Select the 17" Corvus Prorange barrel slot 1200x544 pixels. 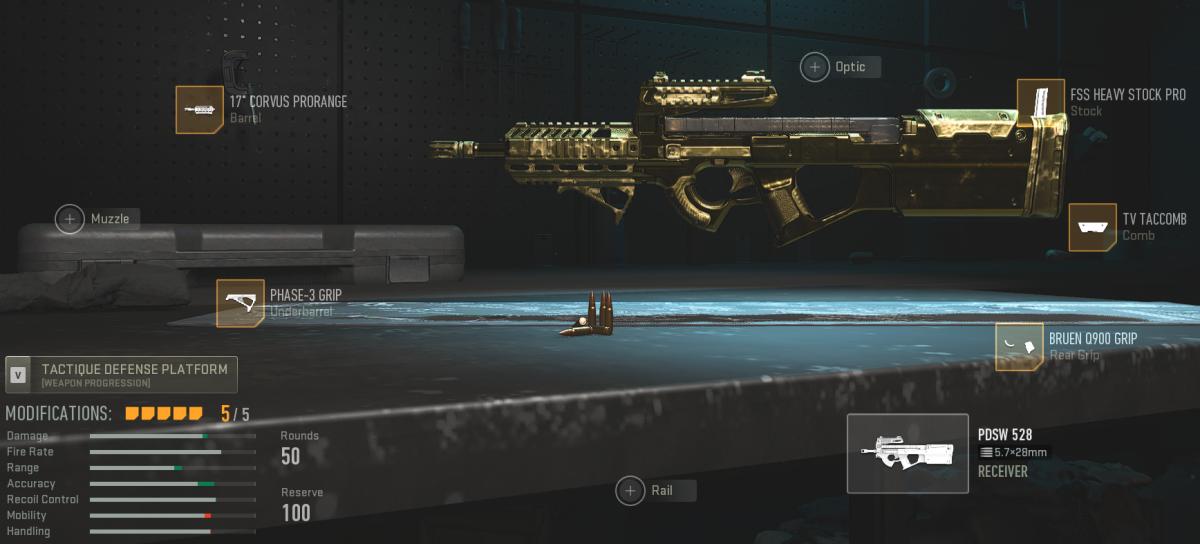(x=200, y=110)
